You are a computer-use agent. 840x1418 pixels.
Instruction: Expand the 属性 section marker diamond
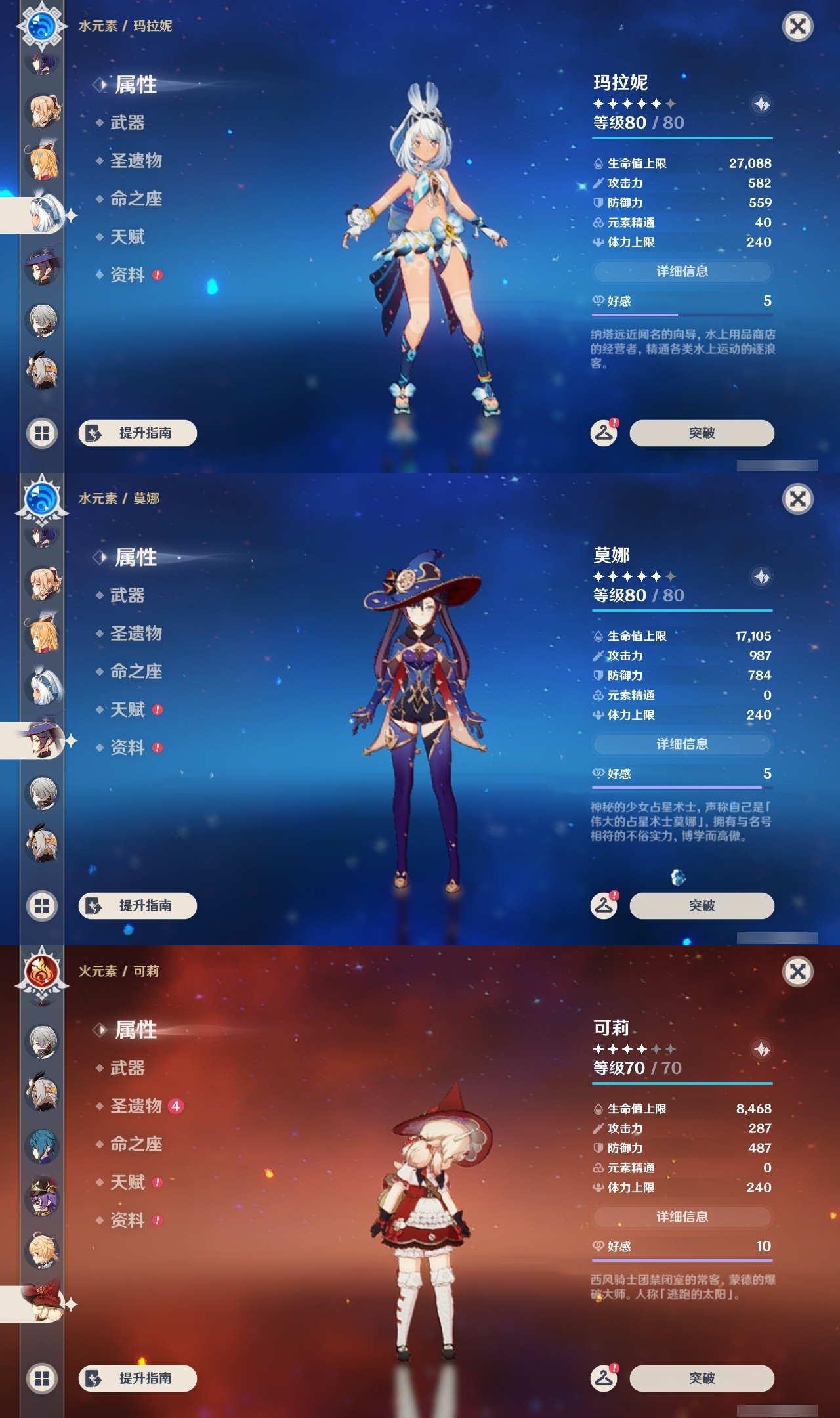tap(100, 85)
